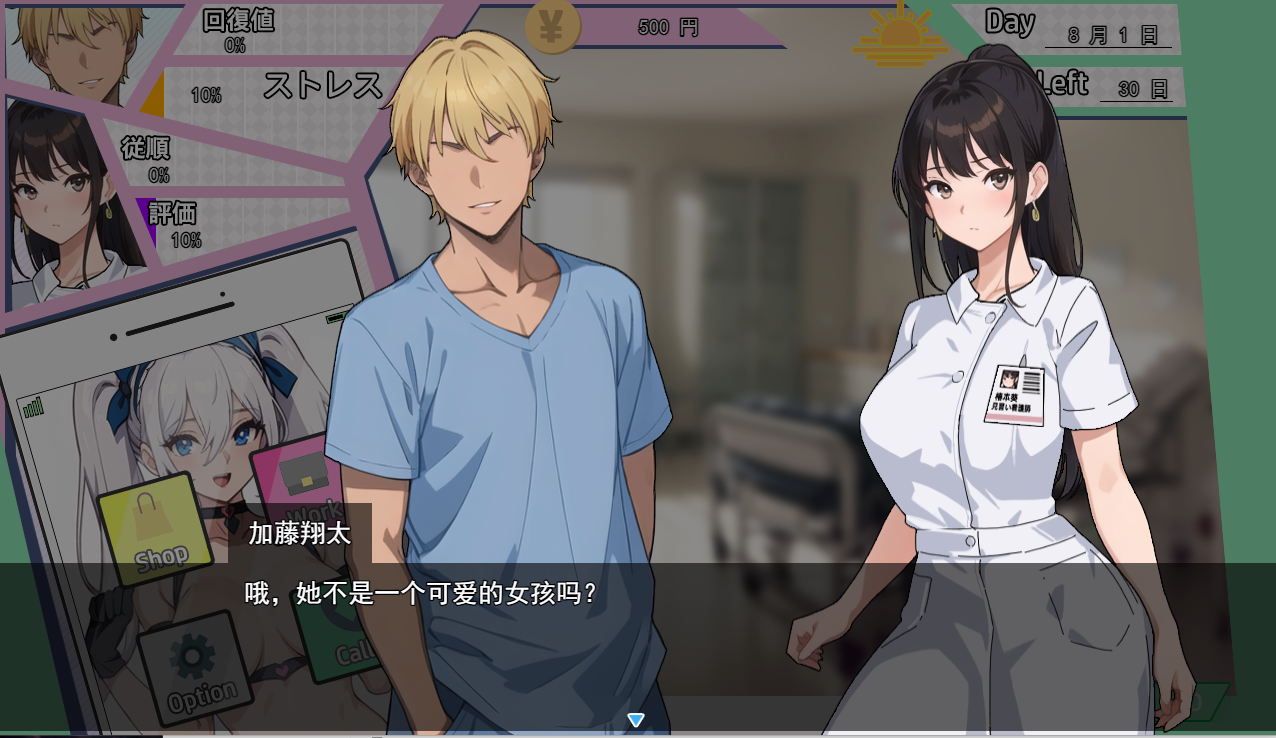Screen dimensions: 1276x738
Task: Open the yellow Shop app on the phone
Action: click(x=155, y=527)
